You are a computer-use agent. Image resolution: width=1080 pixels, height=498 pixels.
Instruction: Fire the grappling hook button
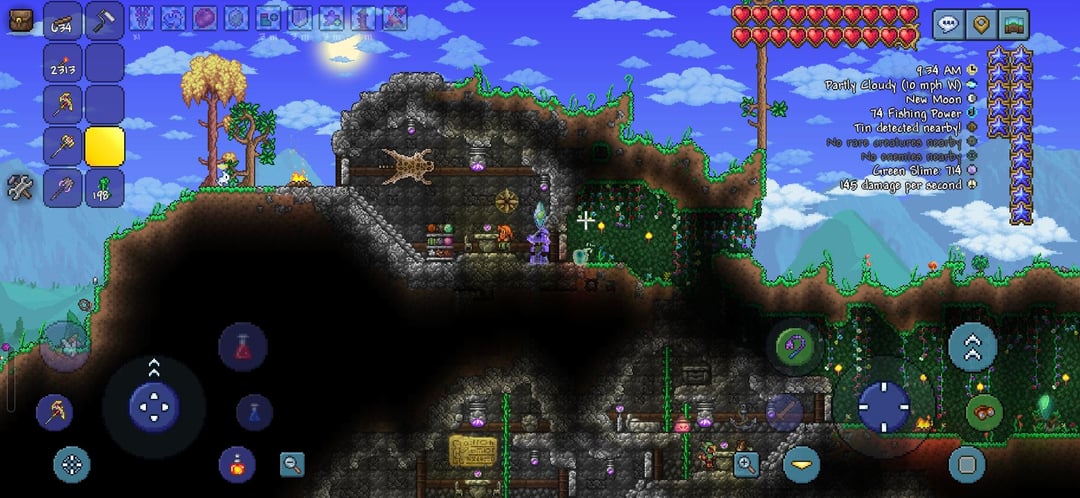[795, 347]
